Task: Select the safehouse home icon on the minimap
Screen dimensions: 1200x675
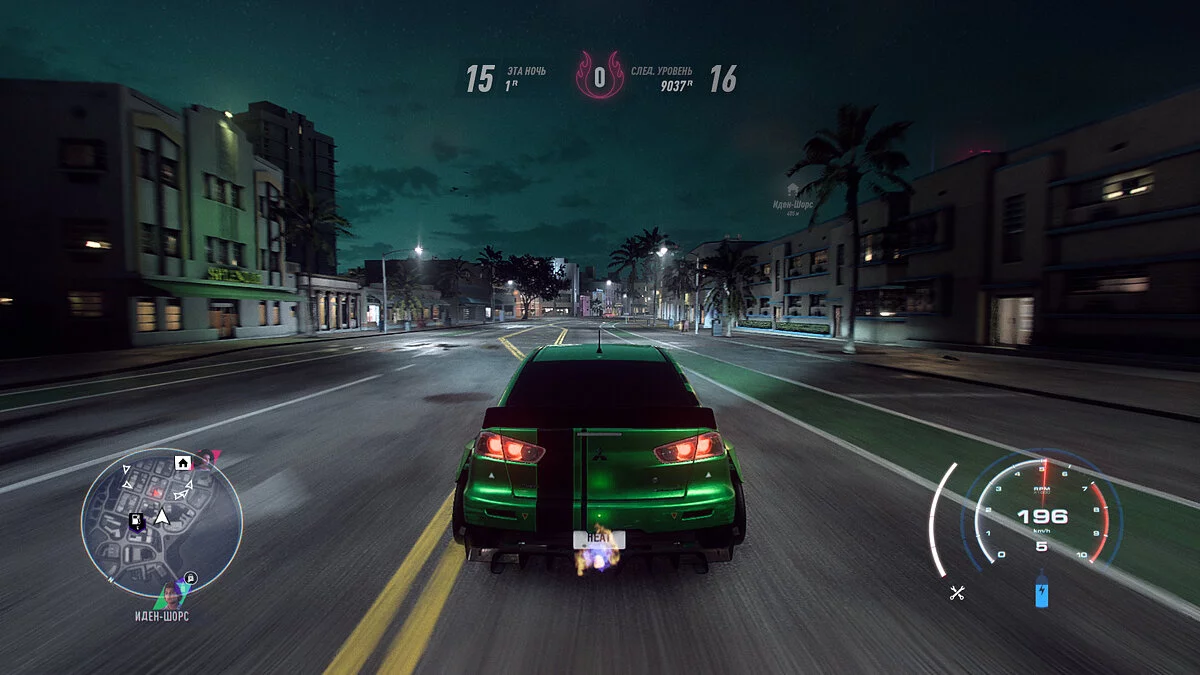Action: coord(182,462)
